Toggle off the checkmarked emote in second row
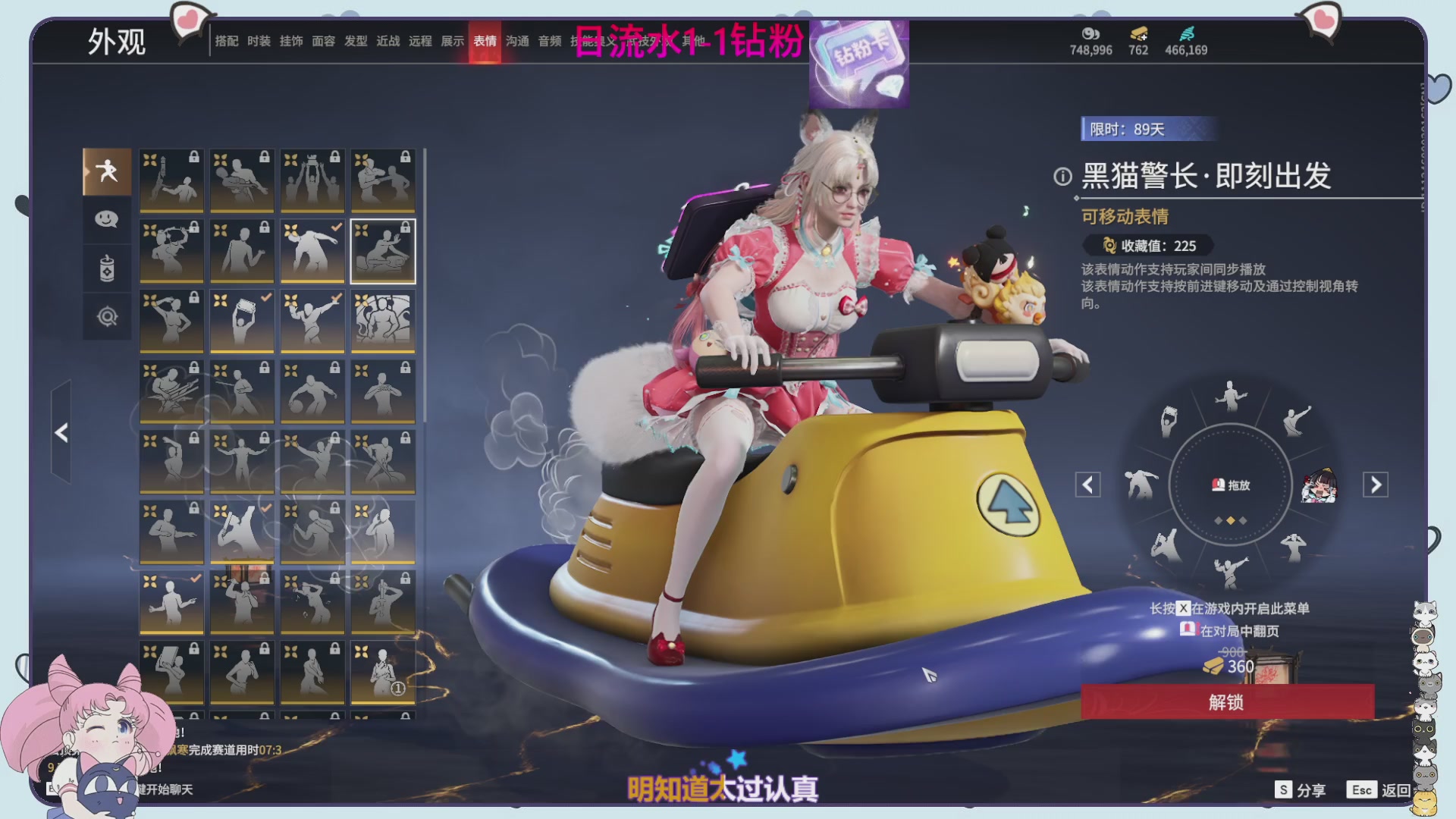The height and width of the screenshot is (819, 1456). coord(312,250)
